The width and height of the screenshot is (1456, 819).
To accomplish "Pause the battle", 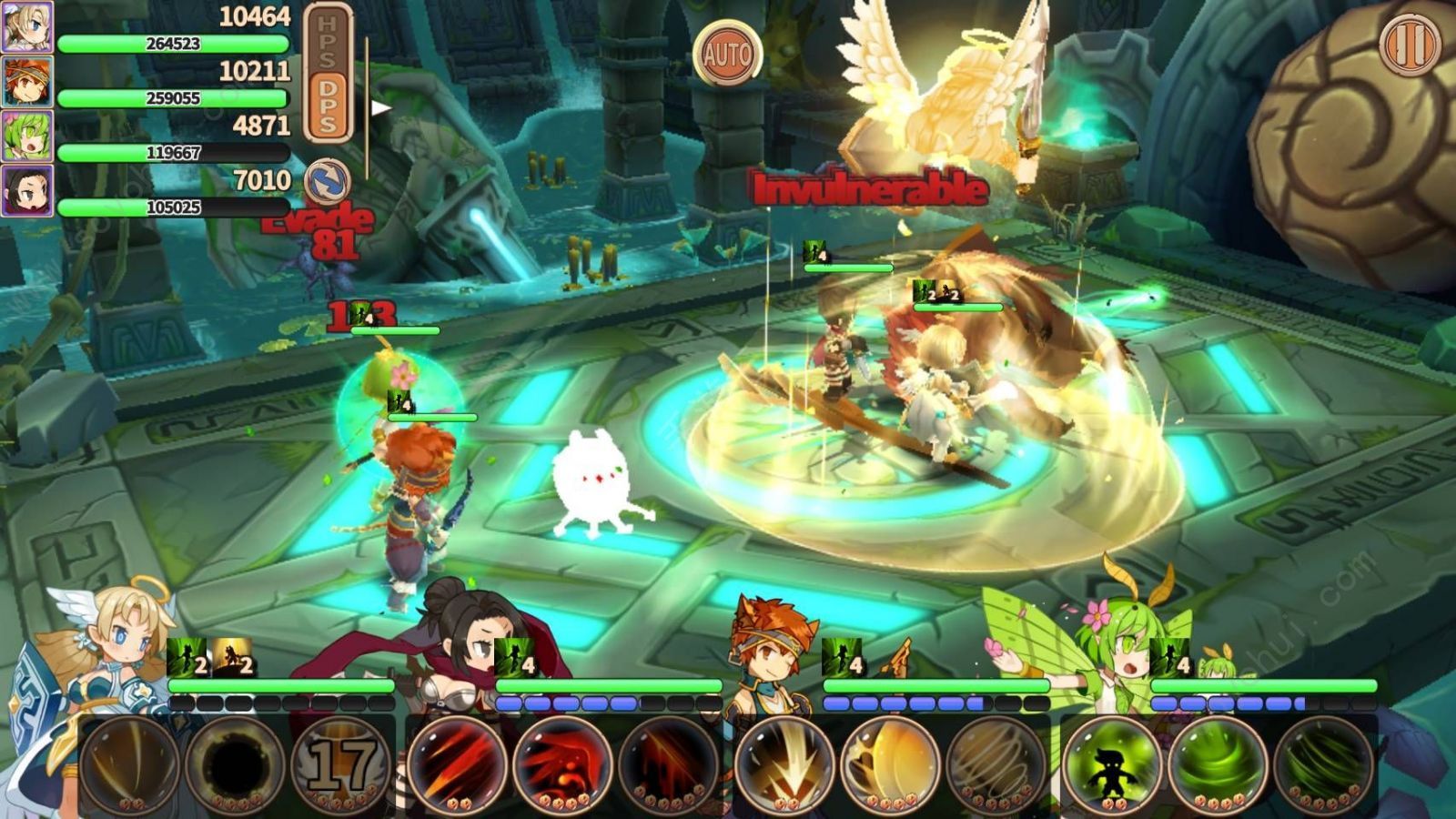I will click(x=1410, y=44).
